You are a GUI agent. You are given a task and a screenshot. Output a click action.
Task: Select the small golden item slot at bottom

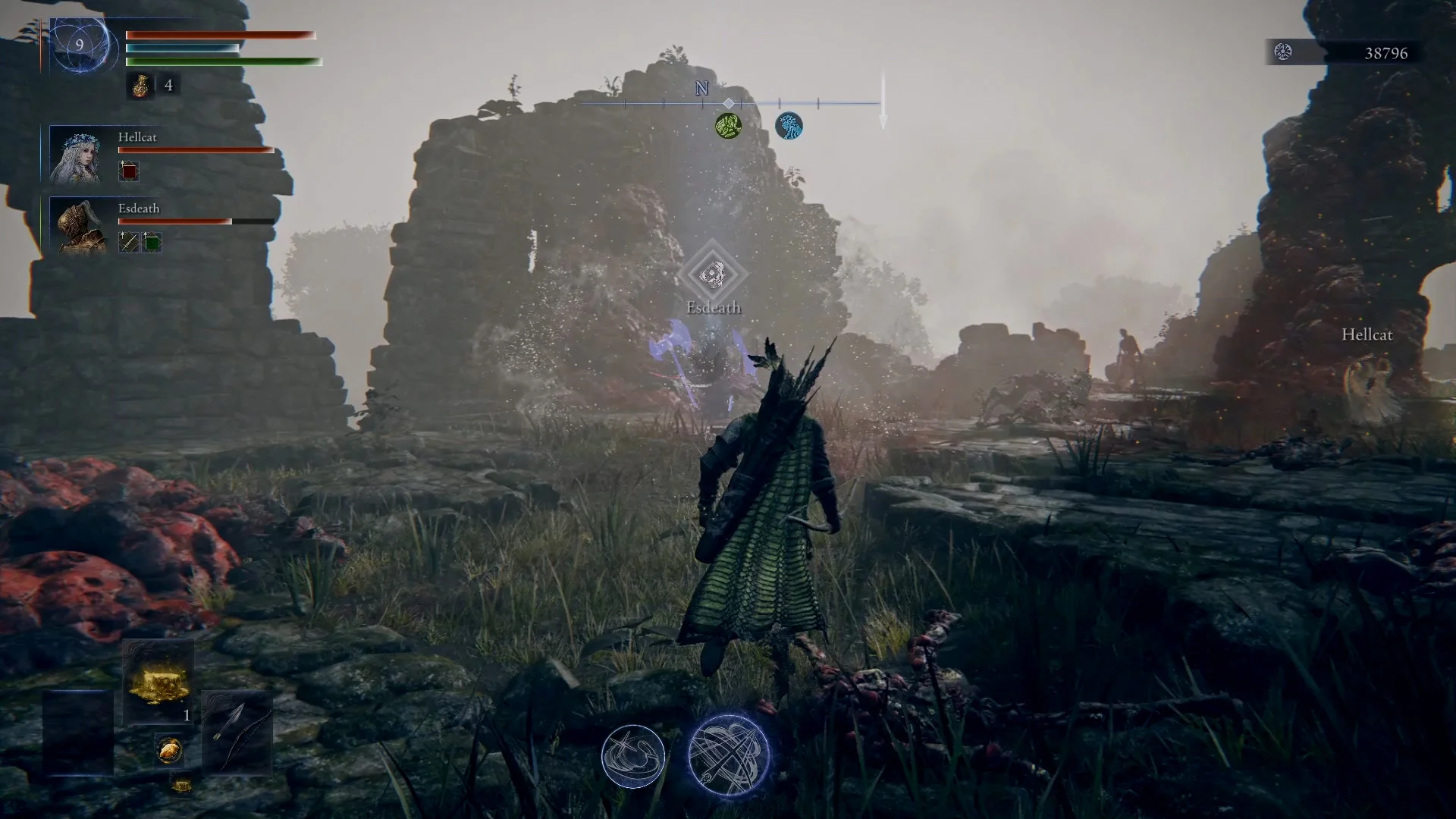[180, 785]
